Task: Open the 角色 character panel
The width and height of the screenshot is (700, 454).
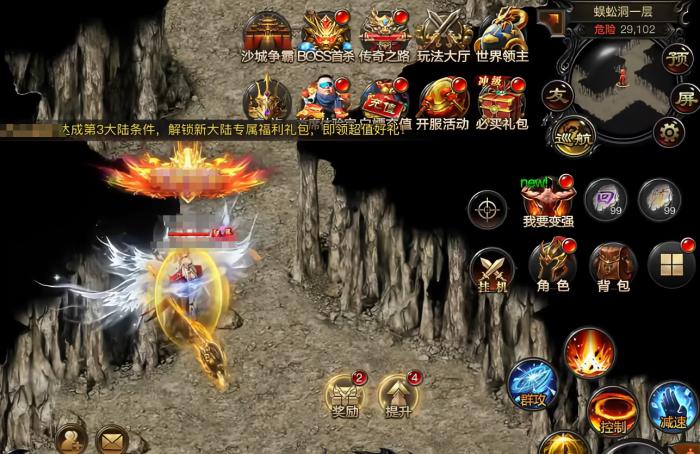Action: [x=552, y=266]
